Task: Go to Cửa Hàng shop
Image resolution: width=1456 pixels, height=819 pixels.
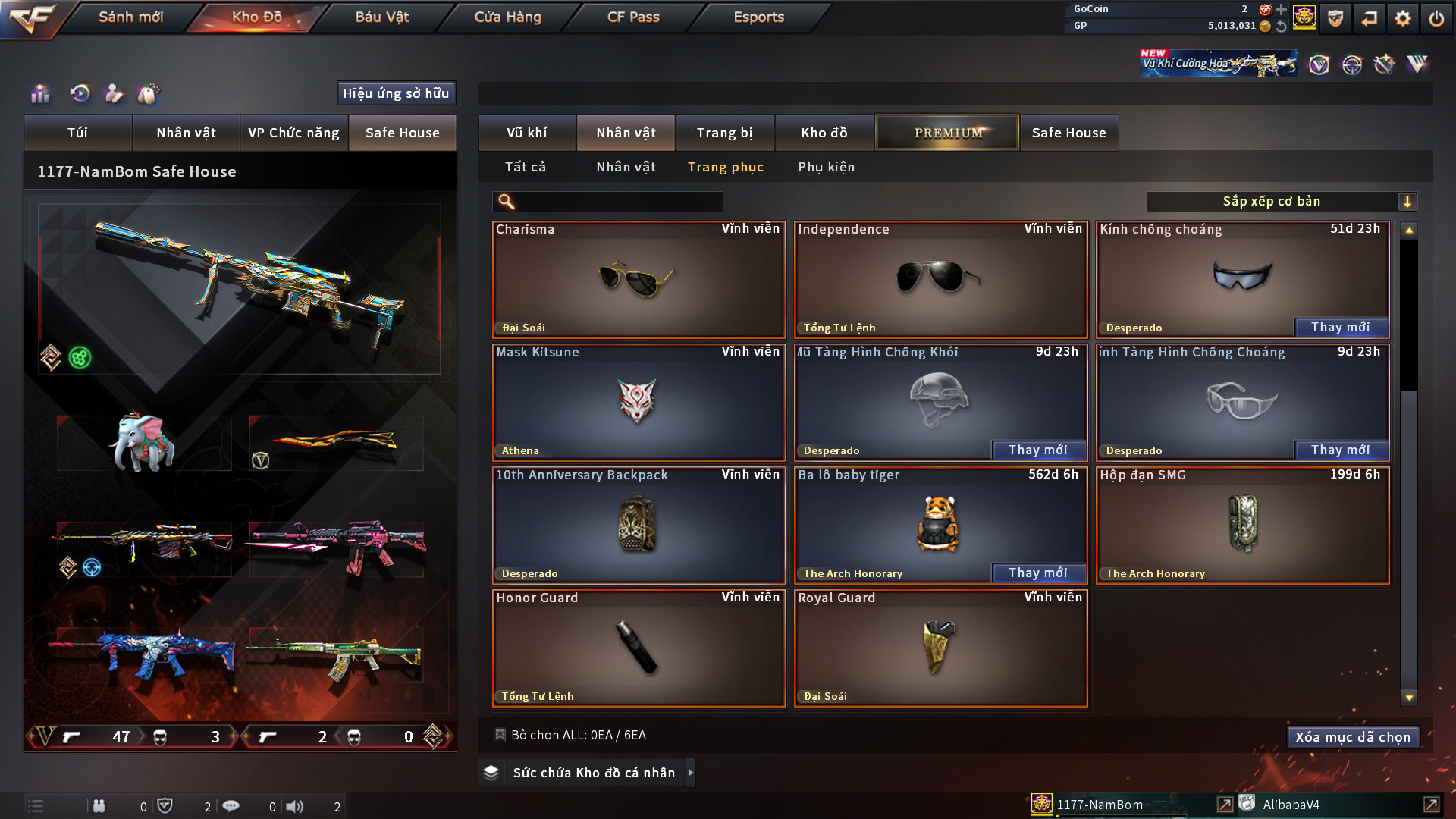Action: 507,17
